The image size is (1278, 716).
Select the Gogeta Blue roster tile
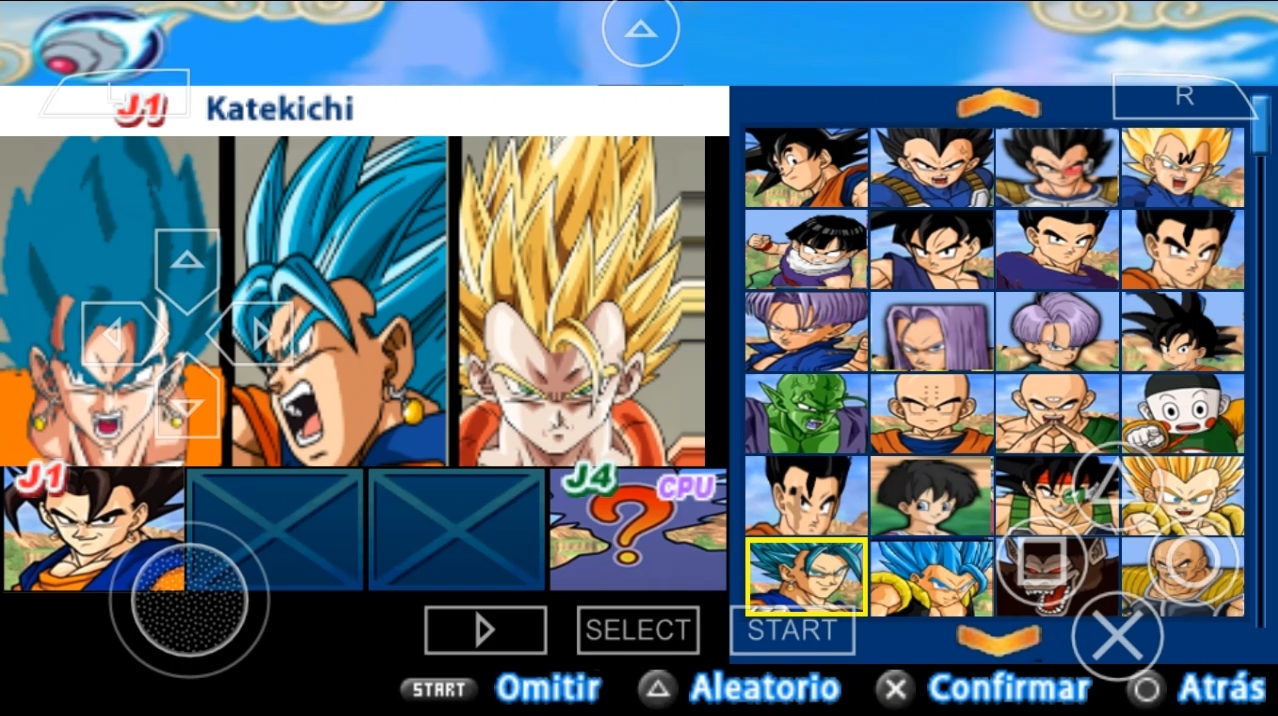(x=931, y=577)
